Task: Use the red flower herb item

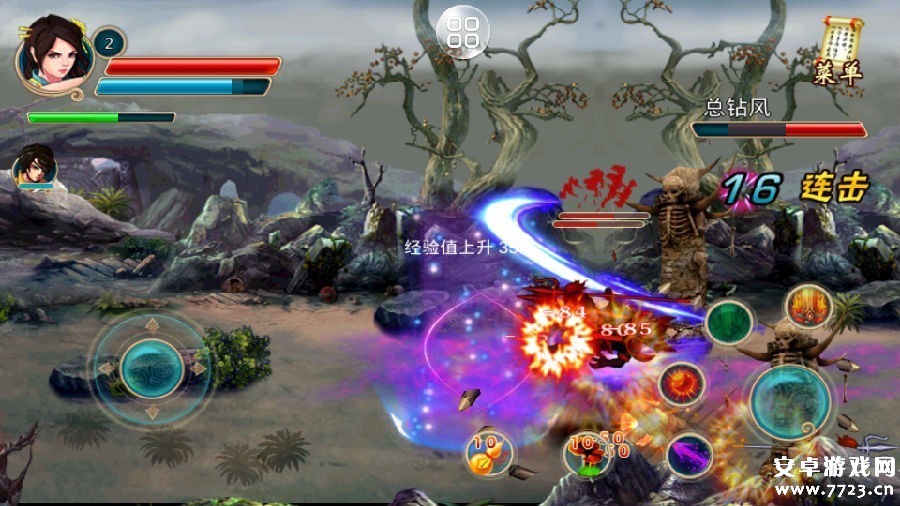Action: [586, 453]
